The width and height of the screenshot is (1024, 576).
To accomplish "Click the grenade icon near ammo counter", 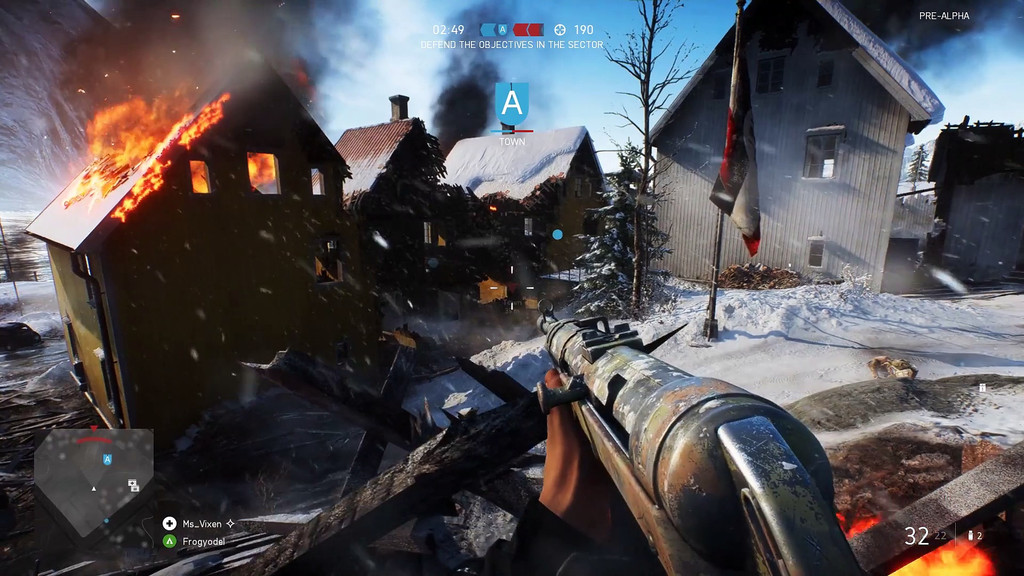I will tap(969, 537).
